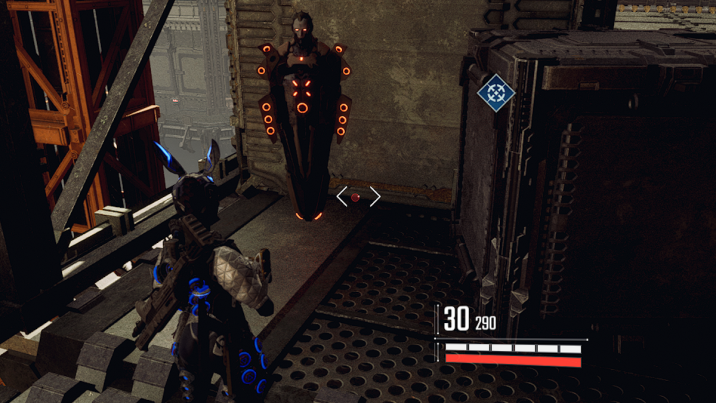Click the blue diamond objective marker
The image size is (716, 403).
pos(494,93)
